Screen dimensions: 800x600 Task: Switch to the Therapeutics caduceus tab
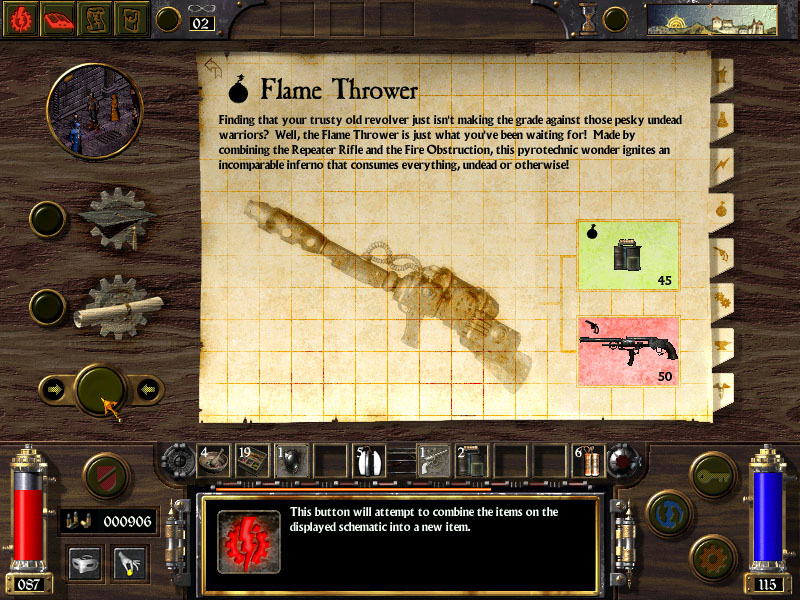pos(721,387)
